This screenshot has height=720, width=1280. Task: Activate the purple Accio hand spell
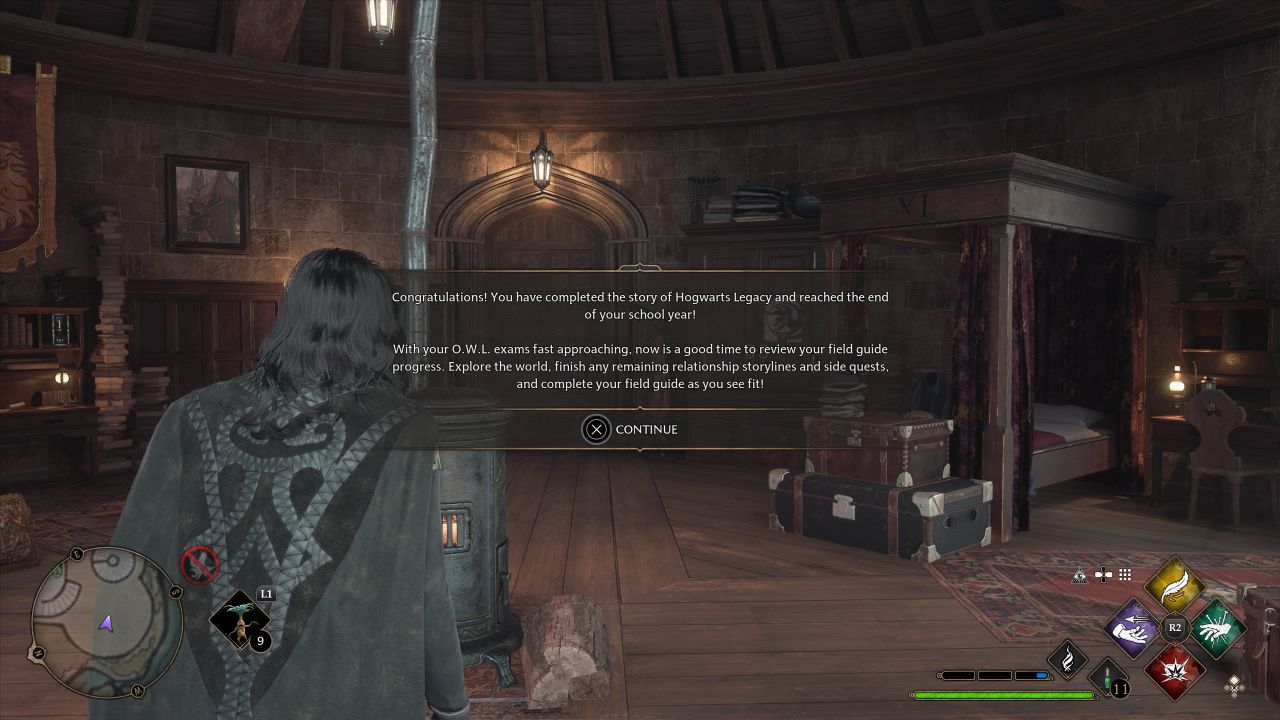[x=1131, y=629]
